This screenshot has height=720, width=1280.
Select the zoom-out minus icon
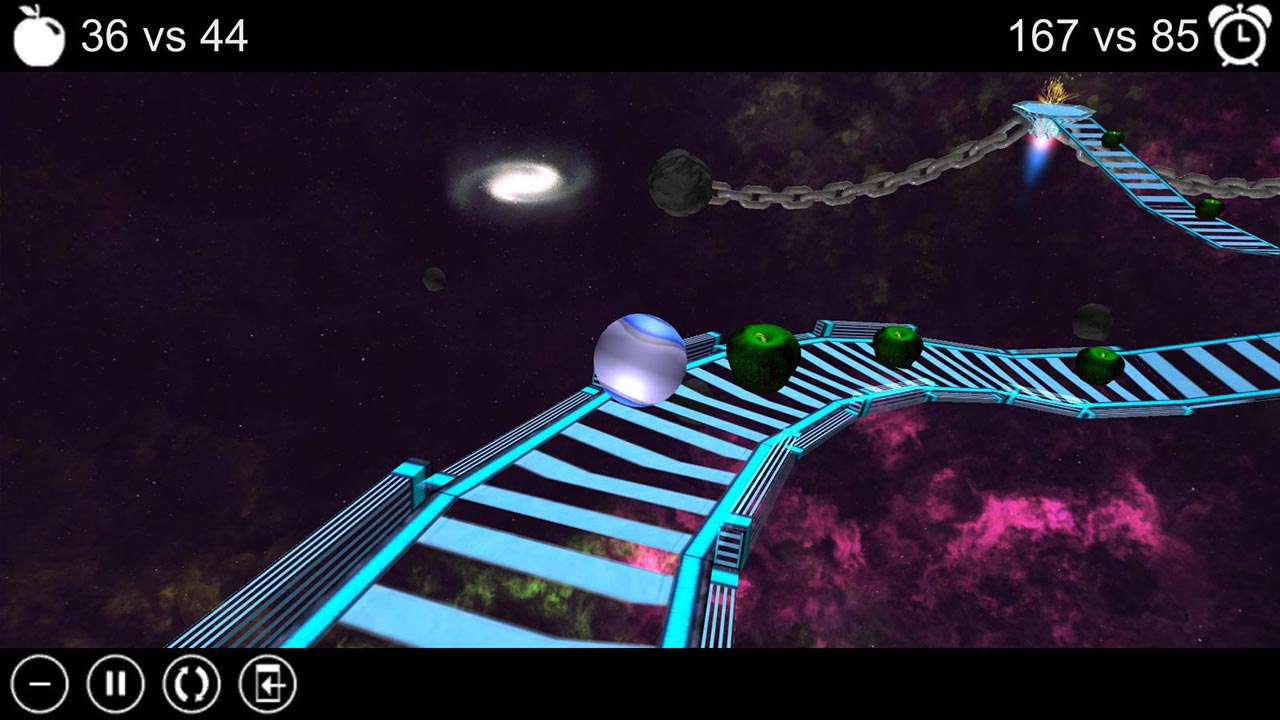tap(40, 684)
